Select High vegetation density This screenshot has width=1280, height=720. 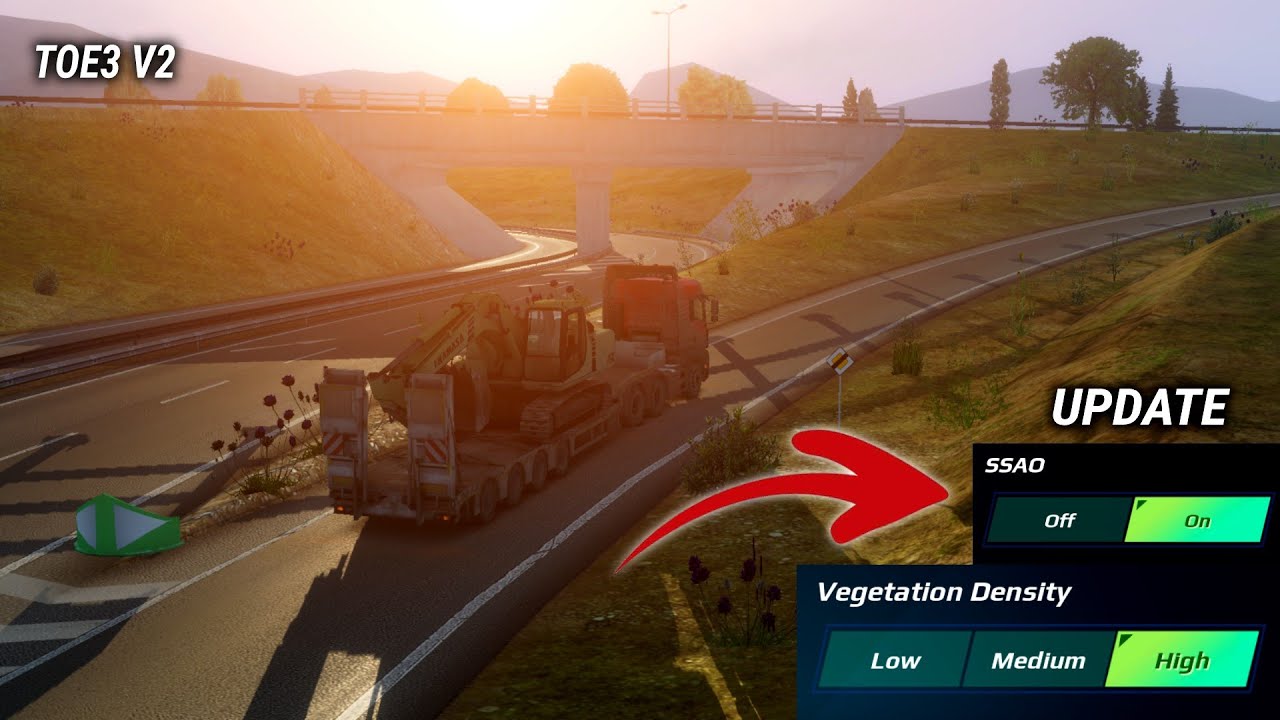pyautogui.click(x=1181, y=660)
